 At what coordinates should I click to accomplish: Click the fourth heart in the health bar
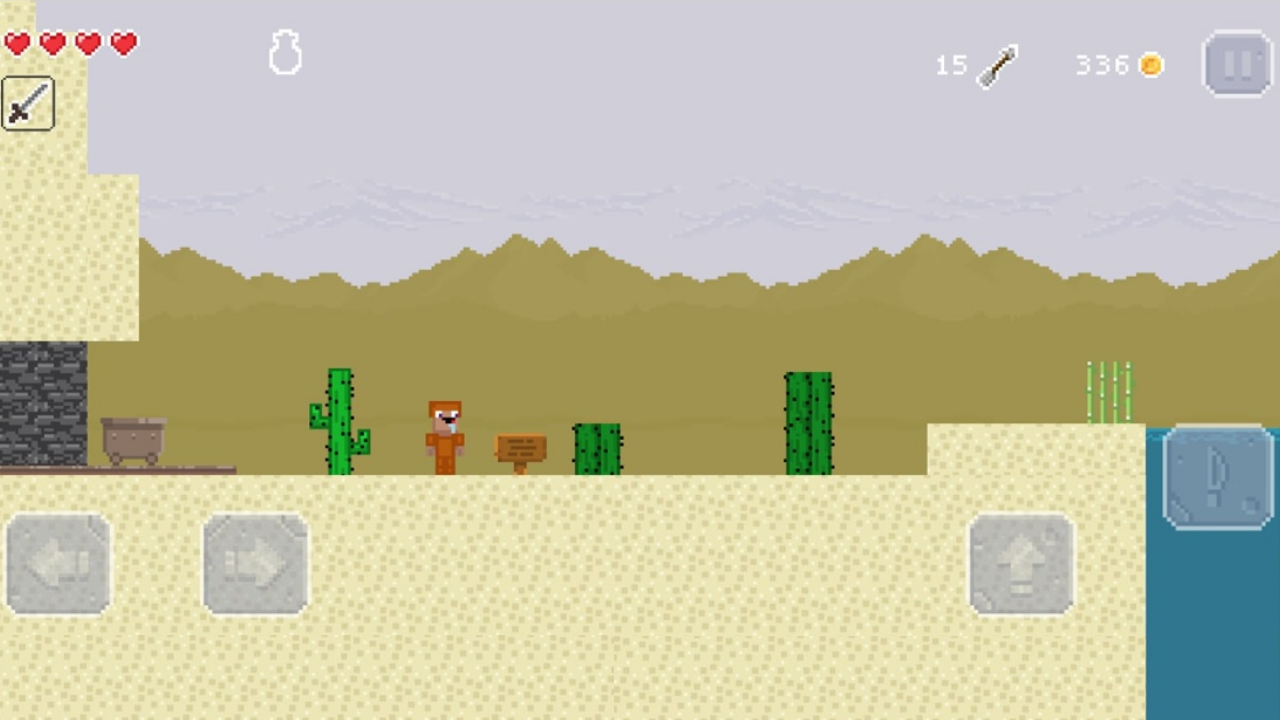[x=123, y=43]
